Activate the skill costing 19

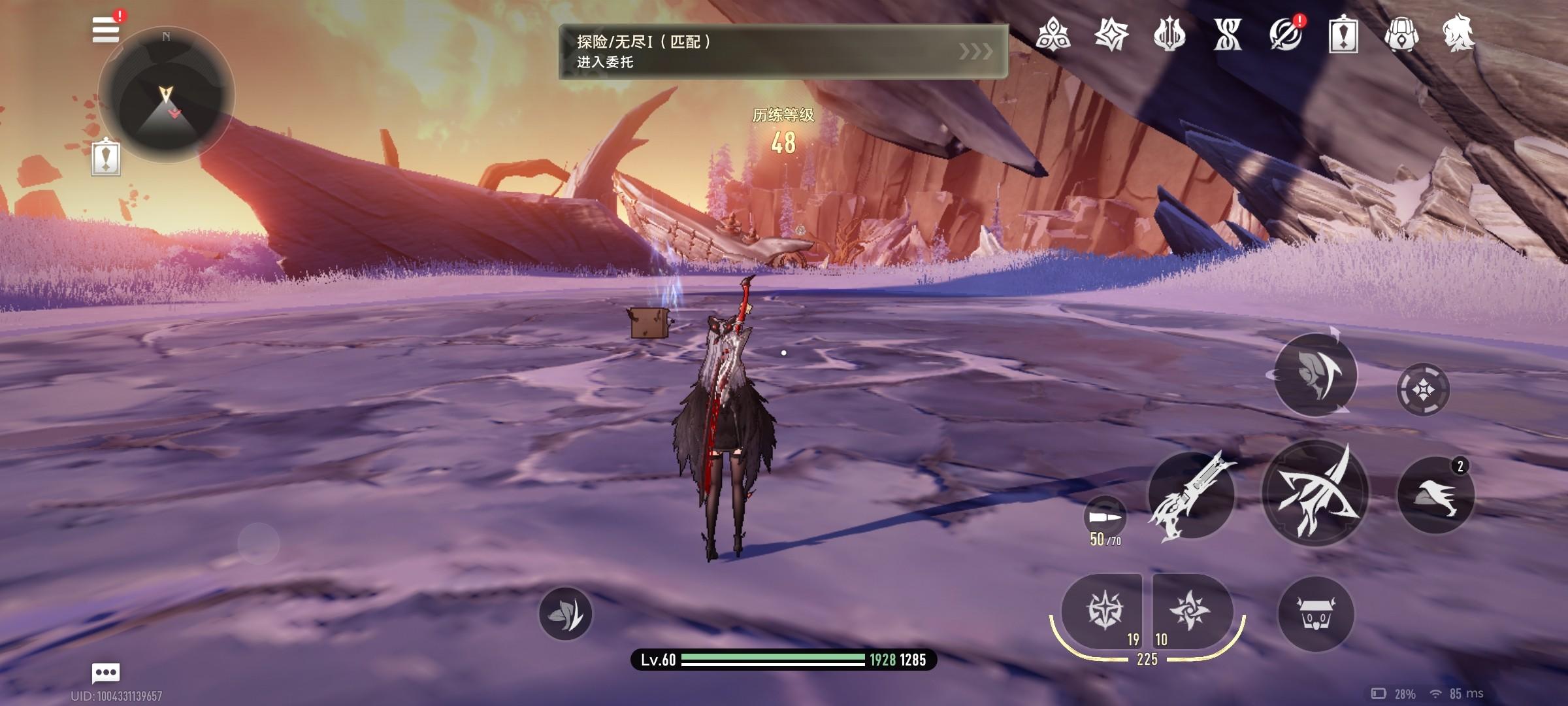(x=1104, y=611)
